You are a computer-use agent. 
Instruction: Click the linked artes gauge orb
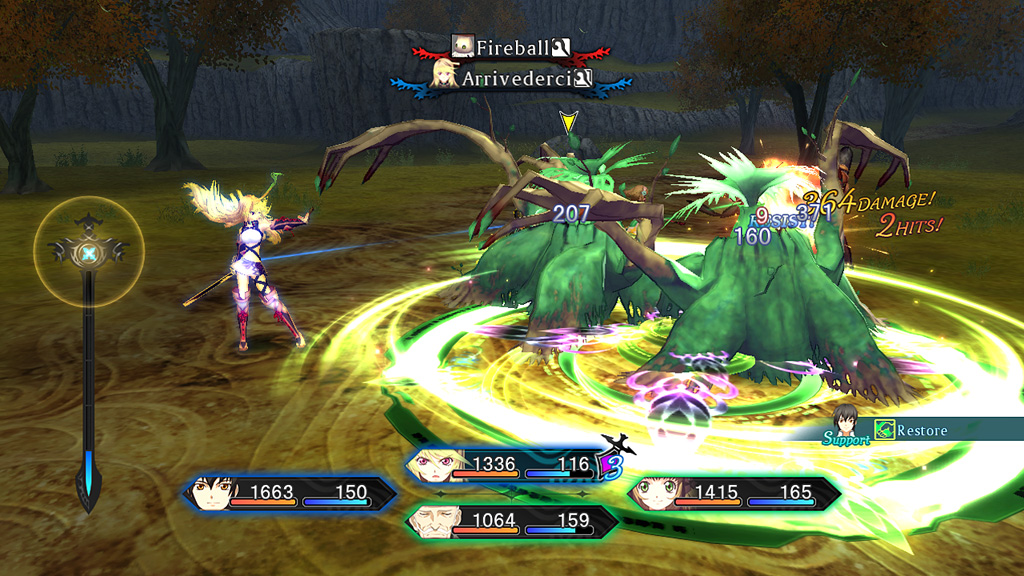pyautogui.click(x=89, y=255)
